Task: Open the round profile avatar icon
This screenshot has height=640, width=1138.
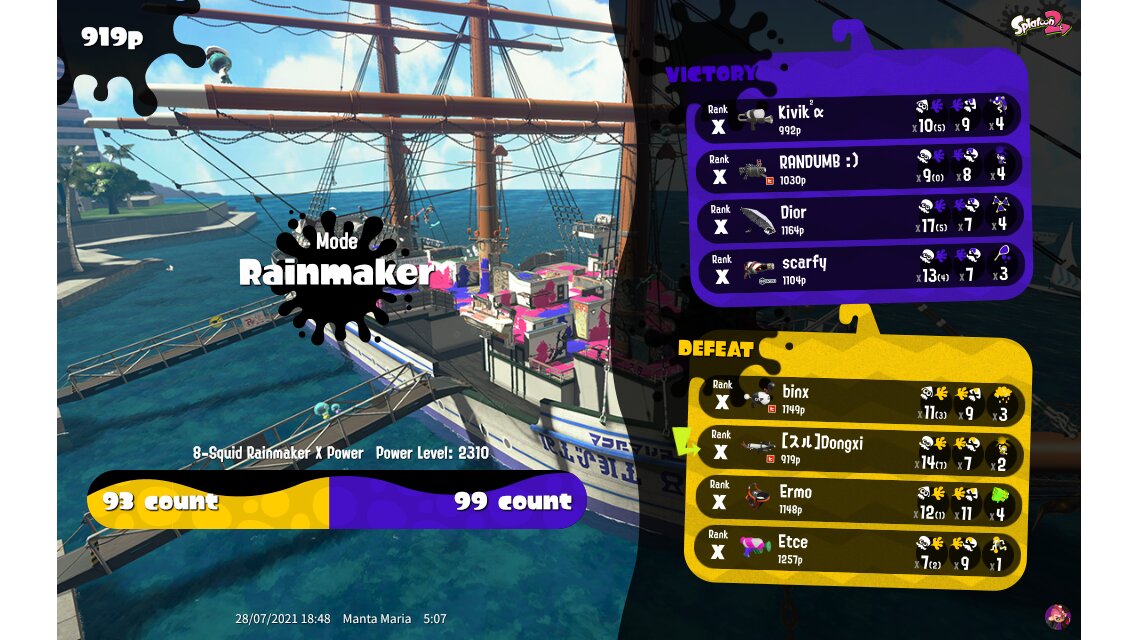Action: [x=1057, y=616]
